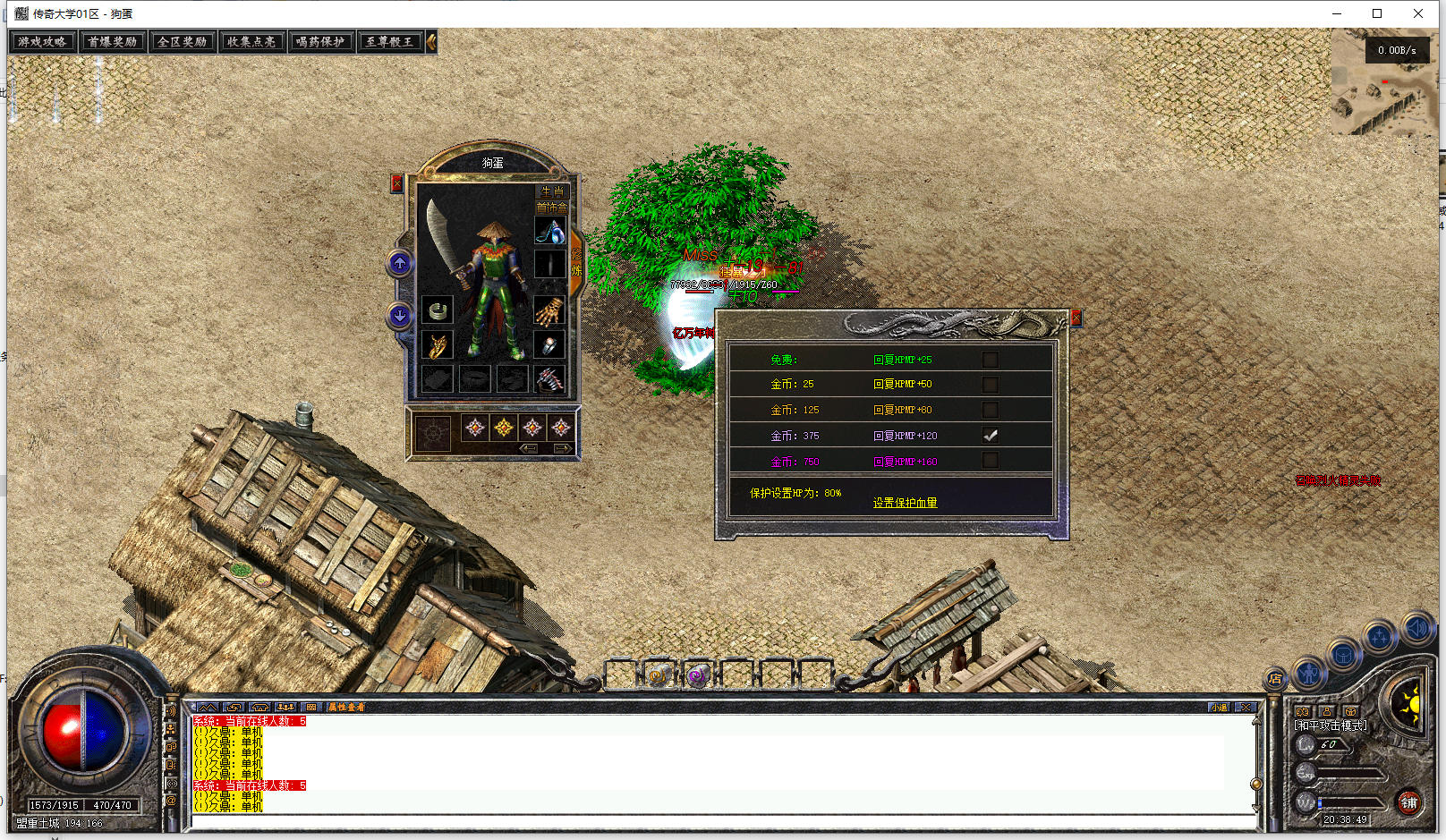Select the golden skeleton hand glove slot

[x=549, y=310]
